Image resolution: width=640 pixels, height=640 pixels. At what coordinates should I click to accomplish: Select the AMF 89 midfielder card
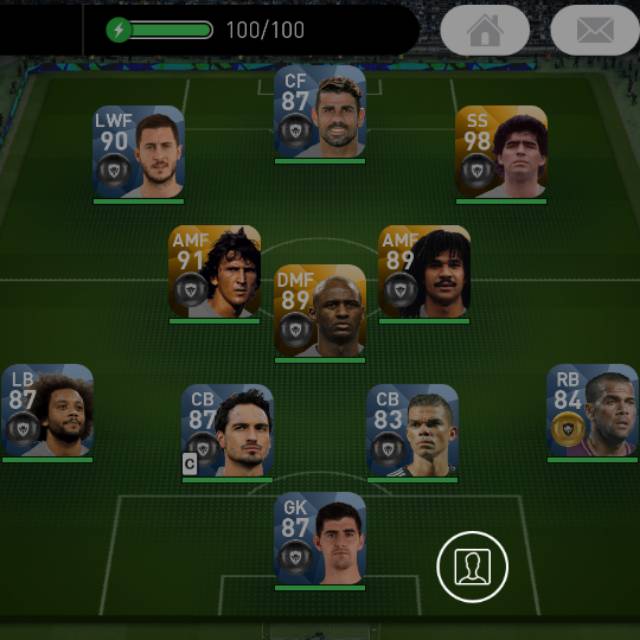424,272
